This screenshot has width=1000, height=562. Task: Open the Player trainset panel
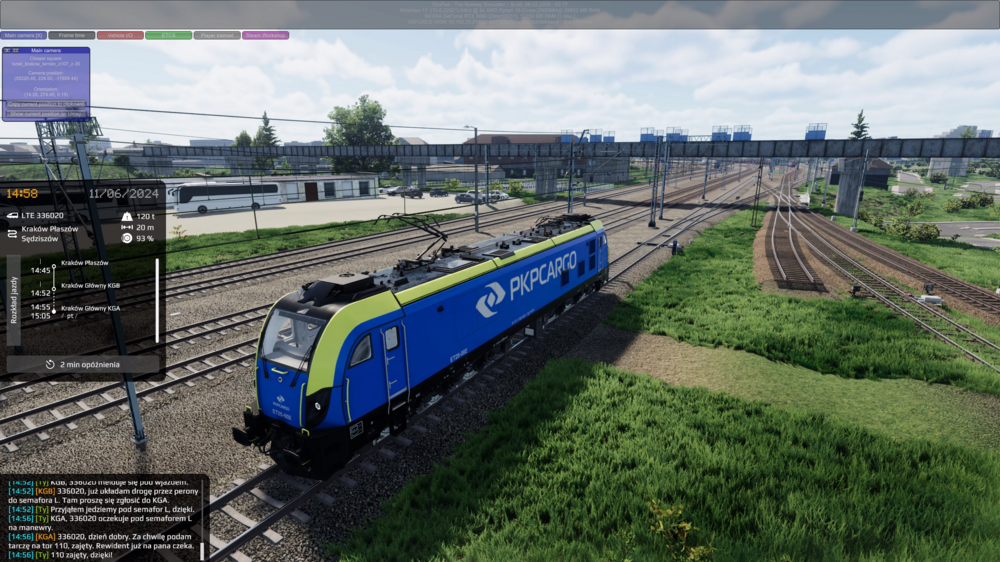(x=217, y=35)
